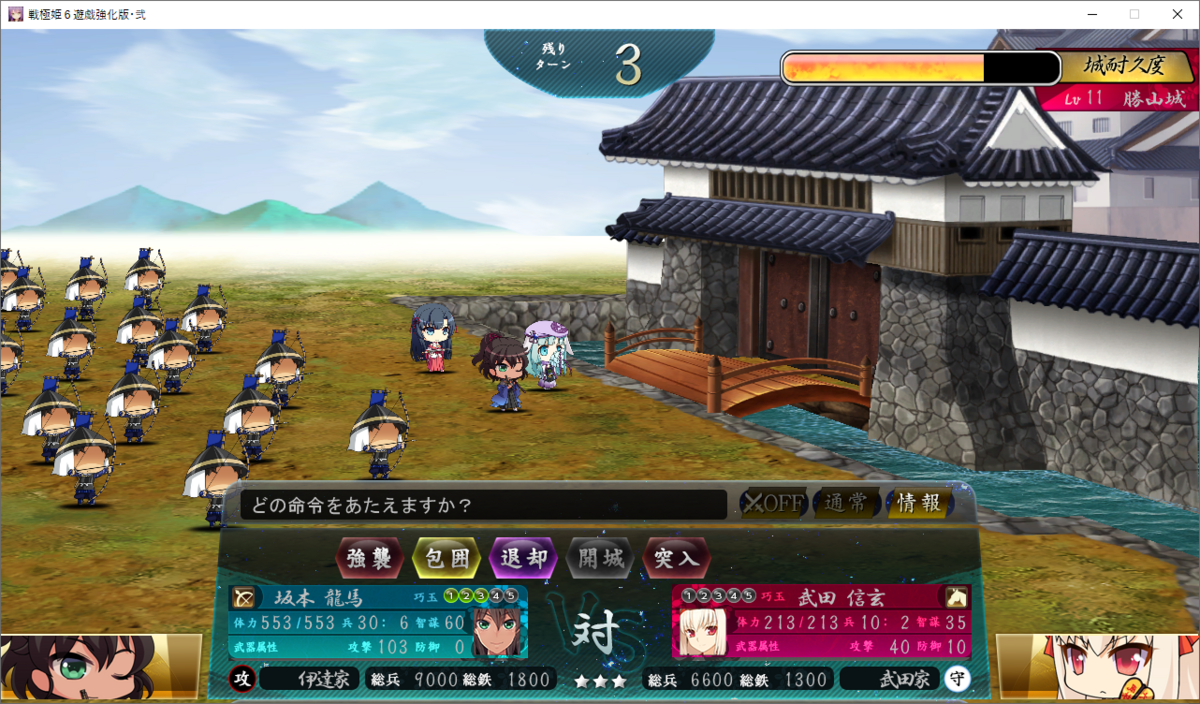Click the greyed-out 開城 command
The height and width of the screenshot is (704, 1200).
(x=600, y=558)
